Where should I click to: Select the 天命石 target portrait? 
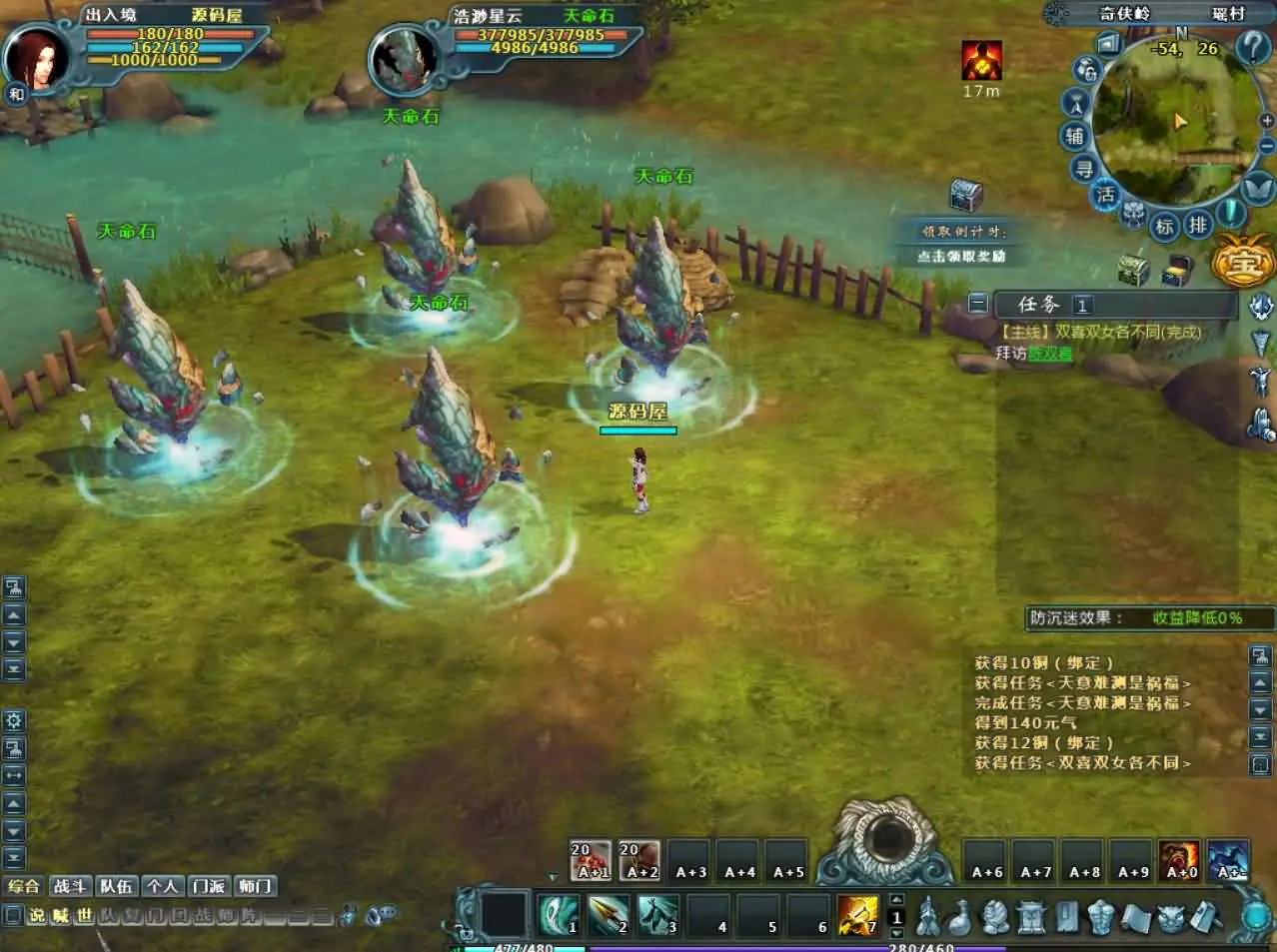pos(404,58)
